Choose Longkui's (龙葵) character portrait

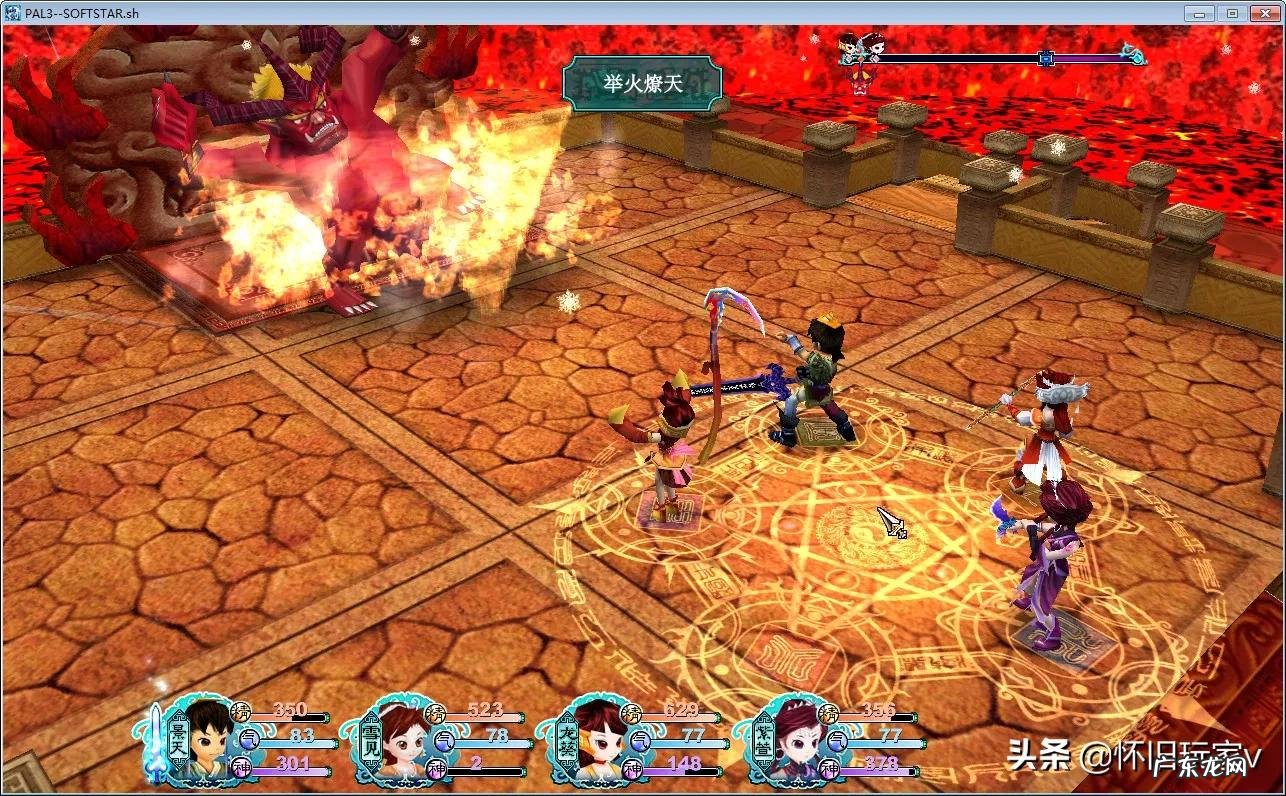(x=599, y=742)
